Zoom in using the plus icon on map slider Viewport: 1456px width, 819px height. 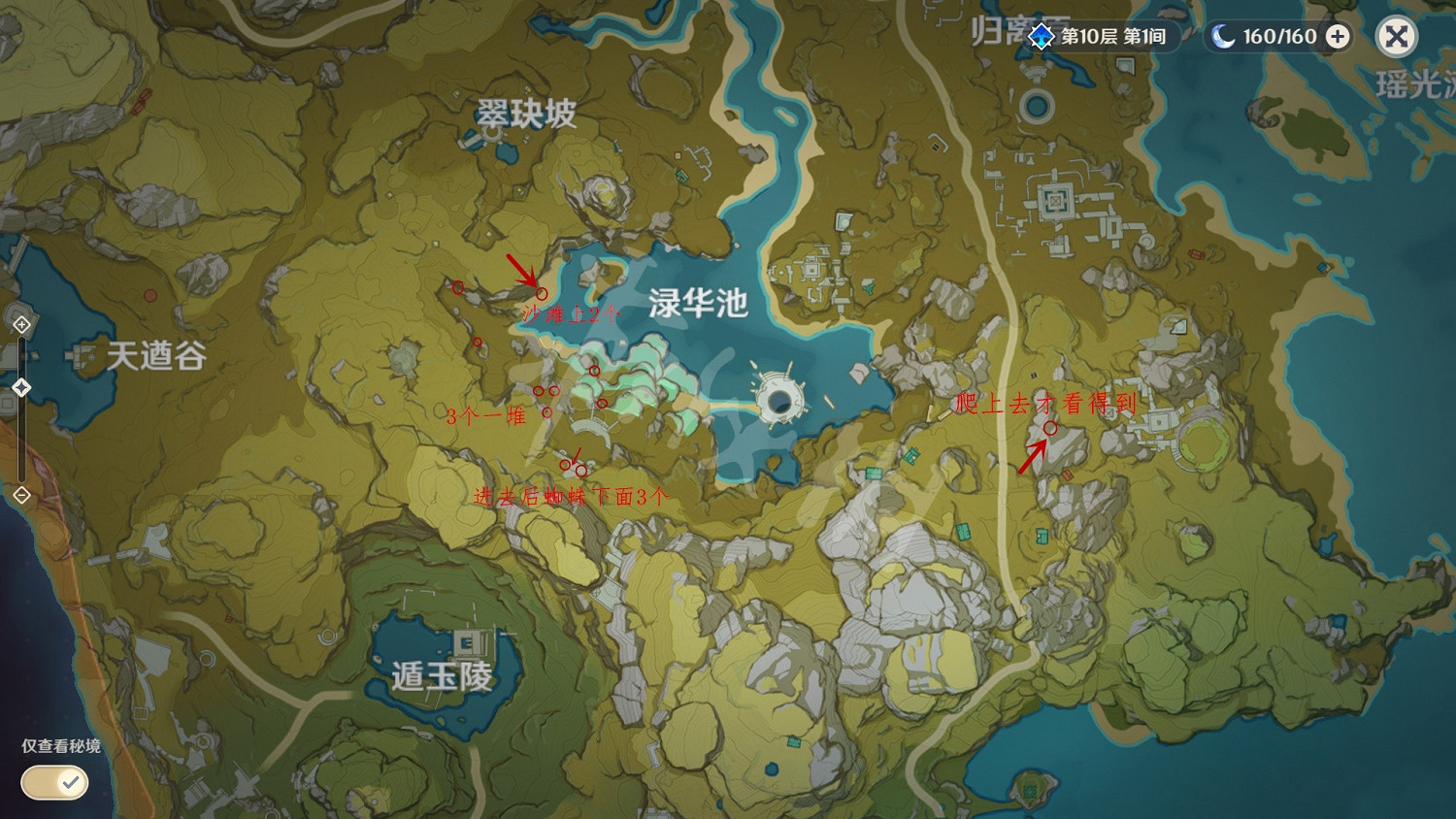click(19, 323)
